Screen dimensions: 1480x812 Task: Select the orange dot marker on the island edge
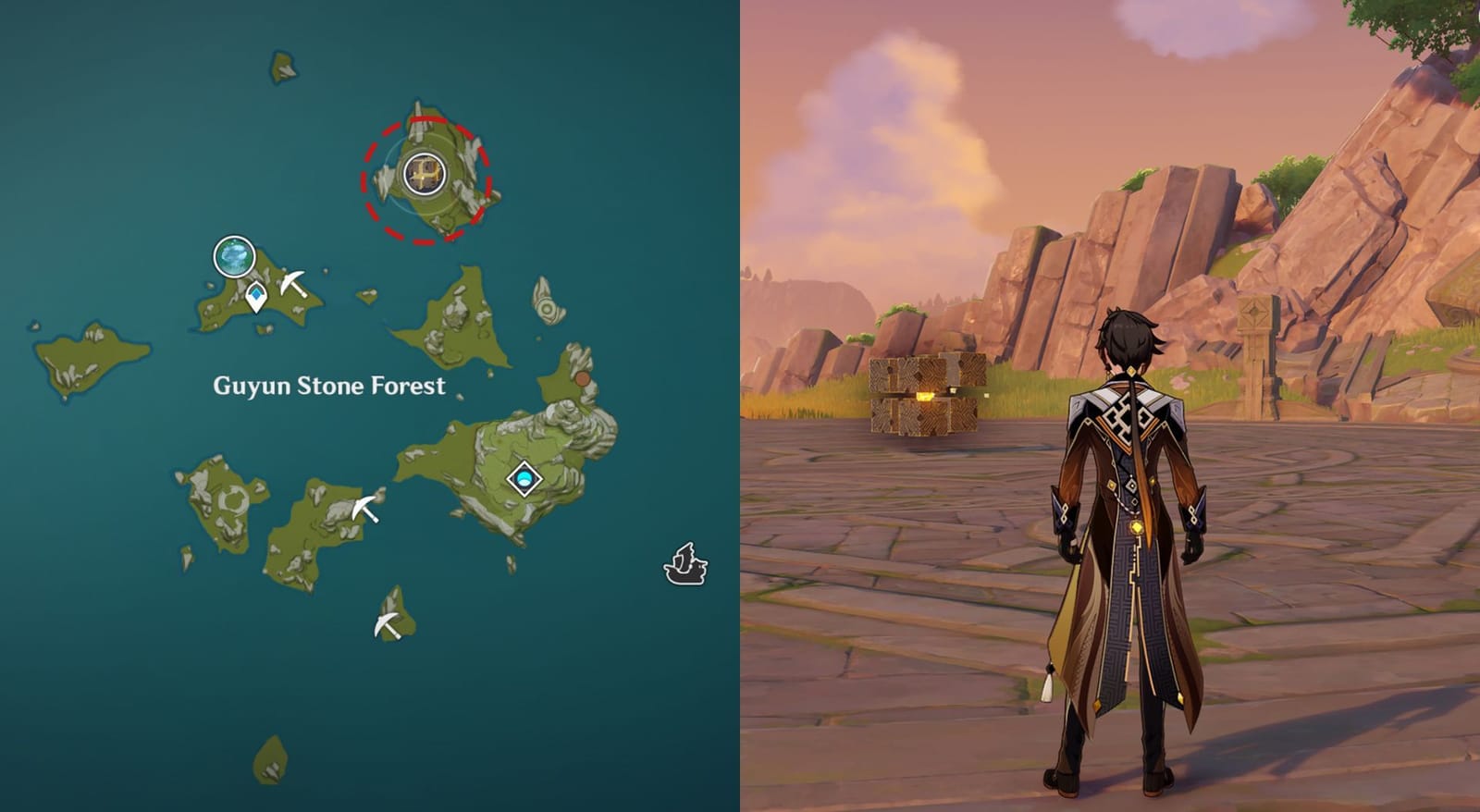[582, 379]
